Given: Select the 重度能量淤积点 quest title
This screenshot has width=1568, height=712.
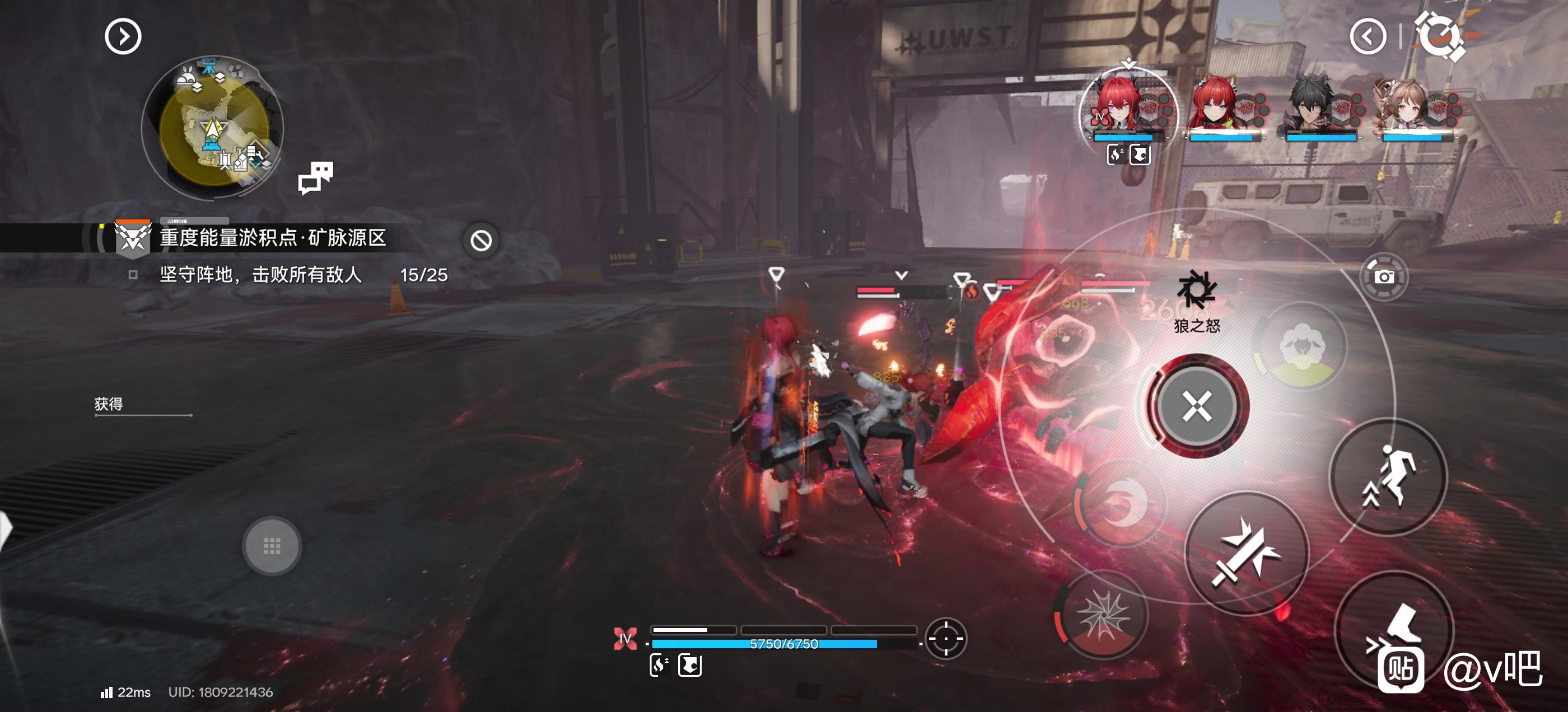Looking at the screenshot, I should tap(273, 237).
